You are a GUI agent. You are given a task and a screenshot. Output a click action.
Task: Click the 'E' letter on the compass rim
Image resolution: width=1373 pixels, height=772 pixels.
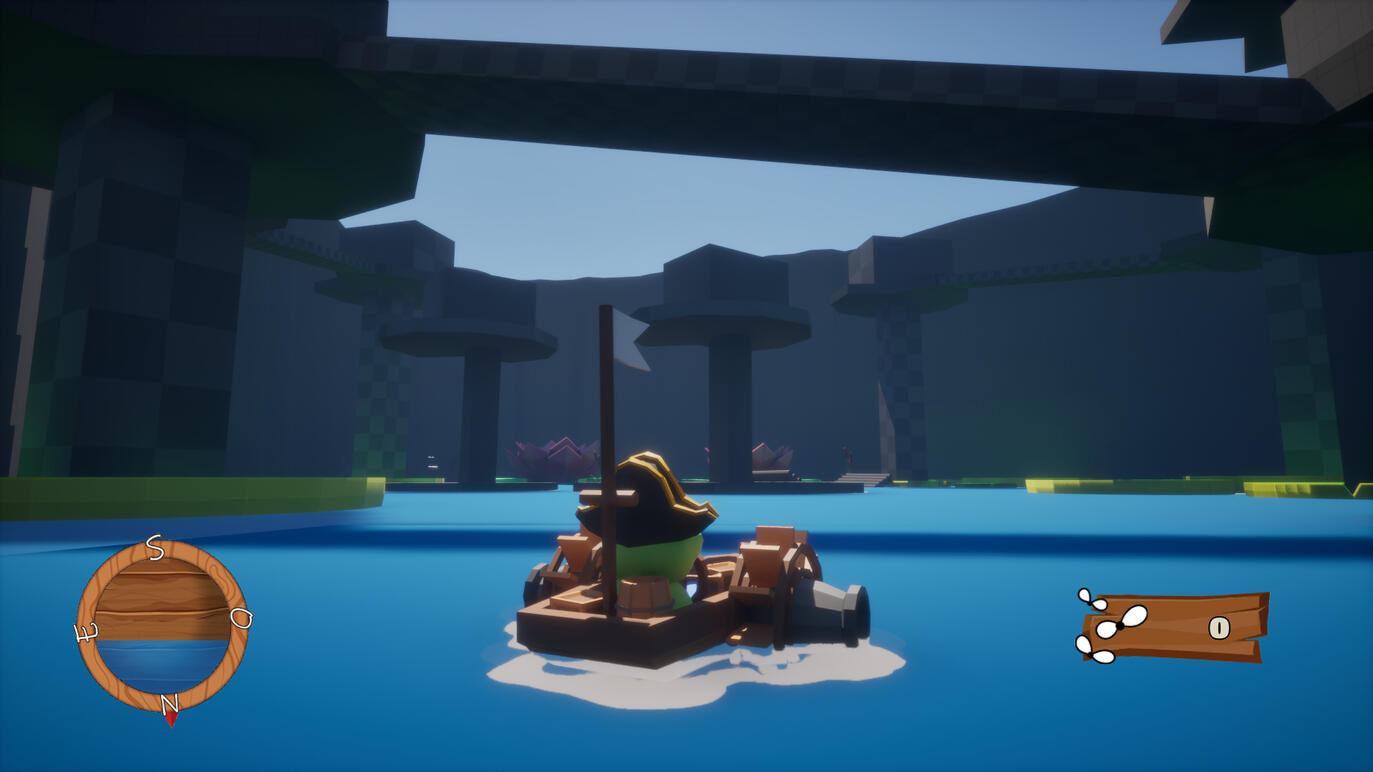(x=84, y=631)
